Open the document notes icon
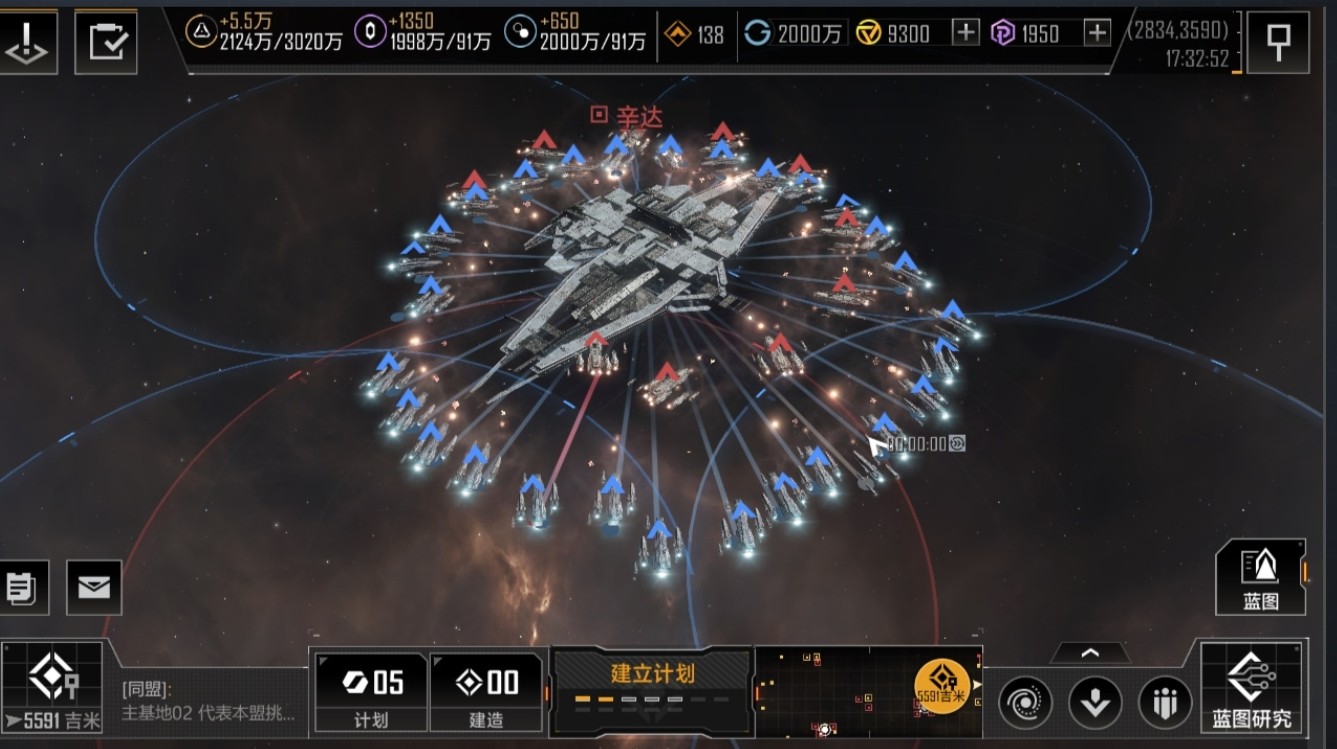1337x749 pixels. [x=20, y=587]
